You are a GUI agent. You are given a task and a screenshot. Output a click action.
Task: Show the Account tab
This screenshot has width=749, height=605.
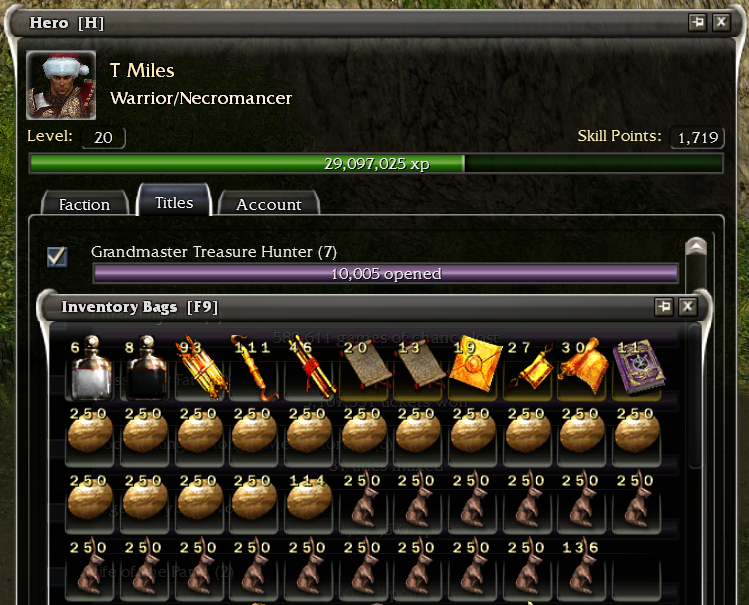[268, 204]
